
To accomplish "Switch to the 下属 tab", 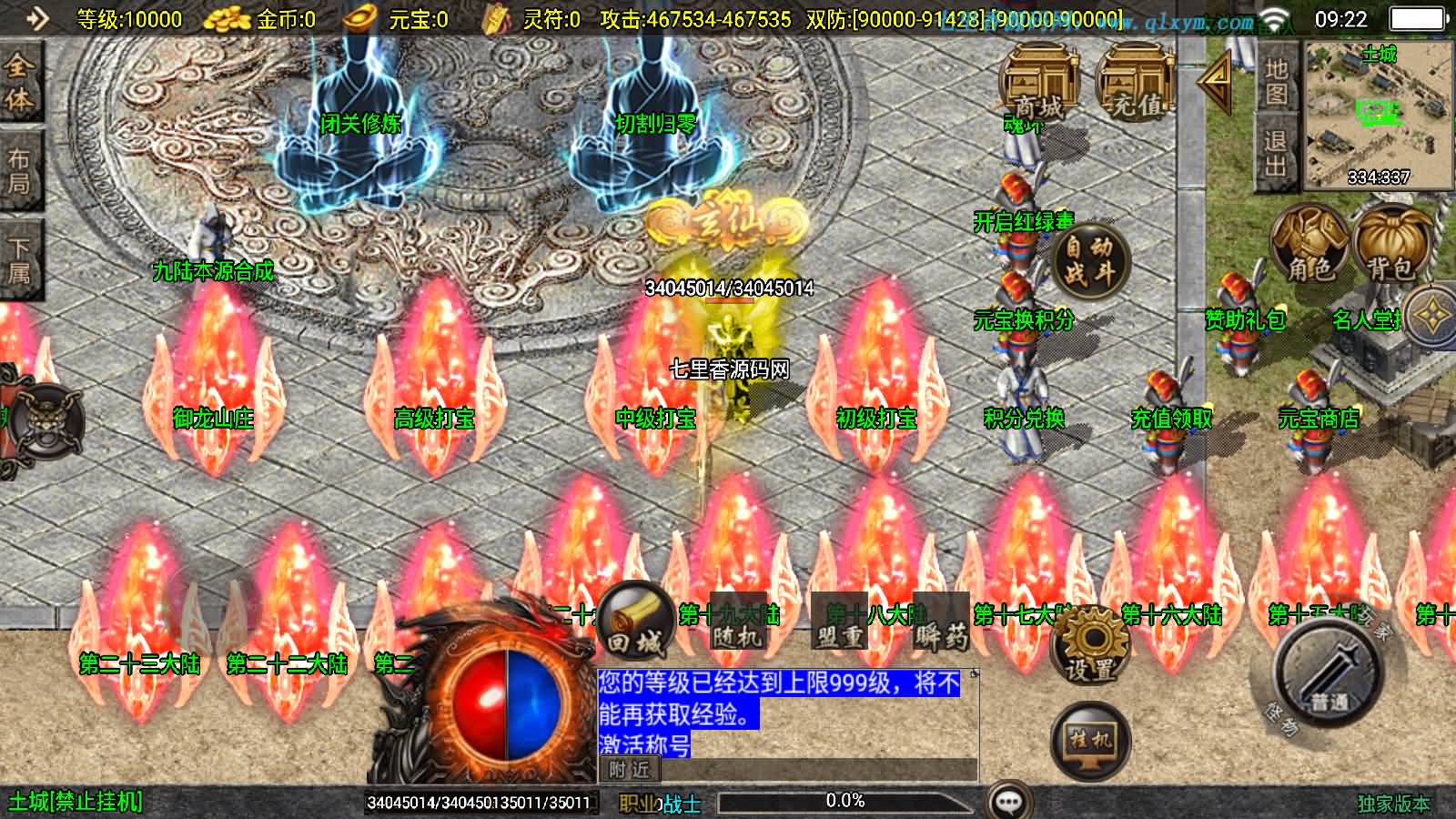I will (x=22, y=250).
